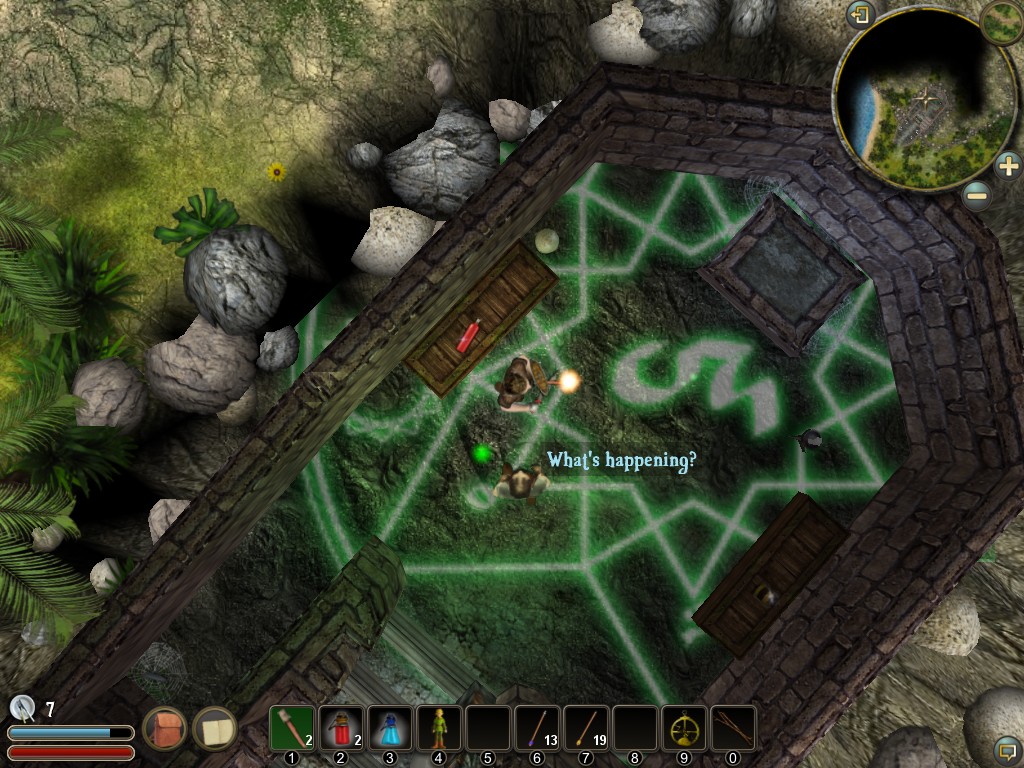The image size is (1024, 768).
Task: Zoom in the minimap with plus button
Action: coord(1009,164)
